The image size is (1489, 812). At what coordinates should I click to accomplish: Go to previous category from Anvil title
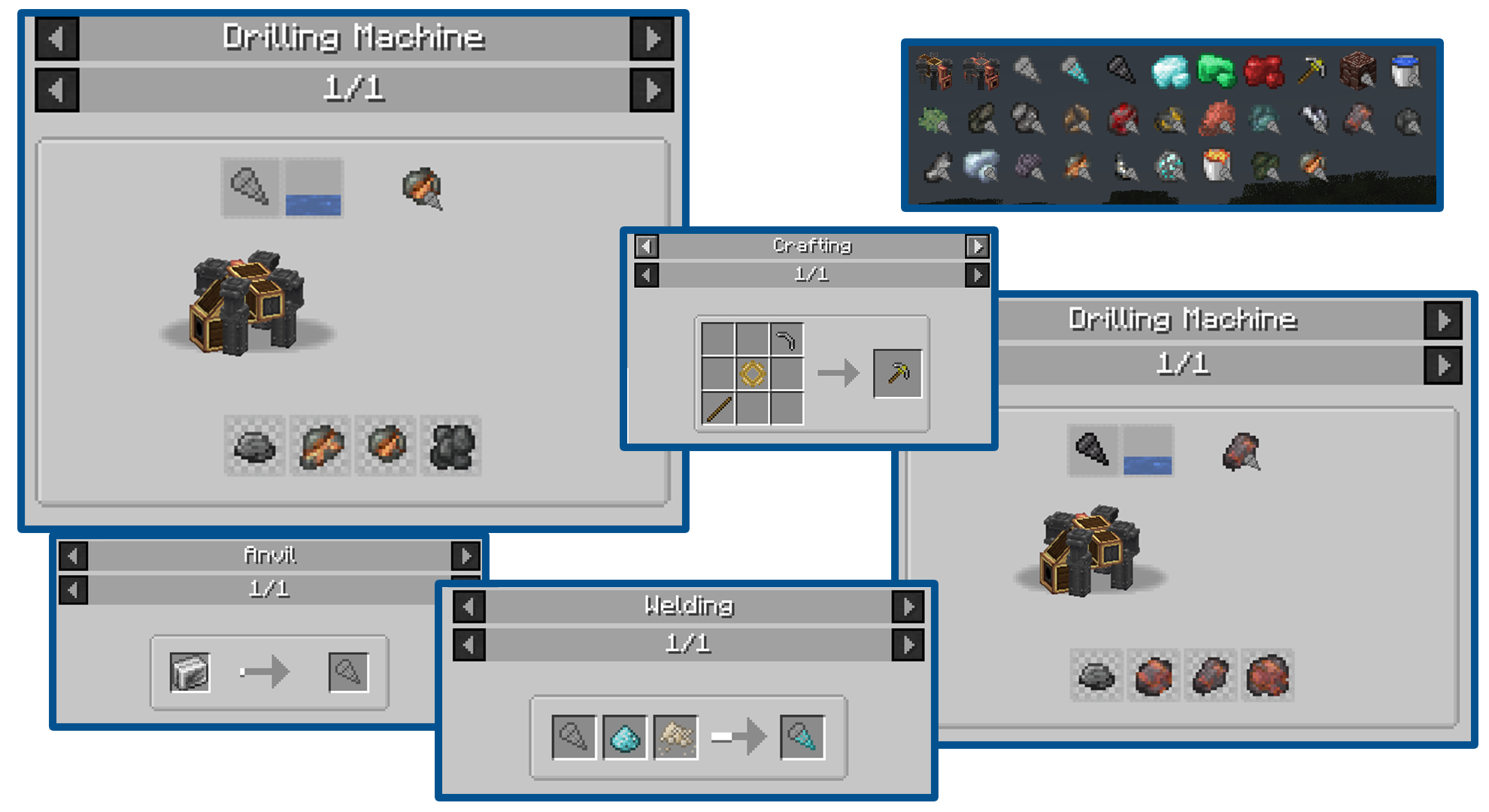click(x=73, y=556)
